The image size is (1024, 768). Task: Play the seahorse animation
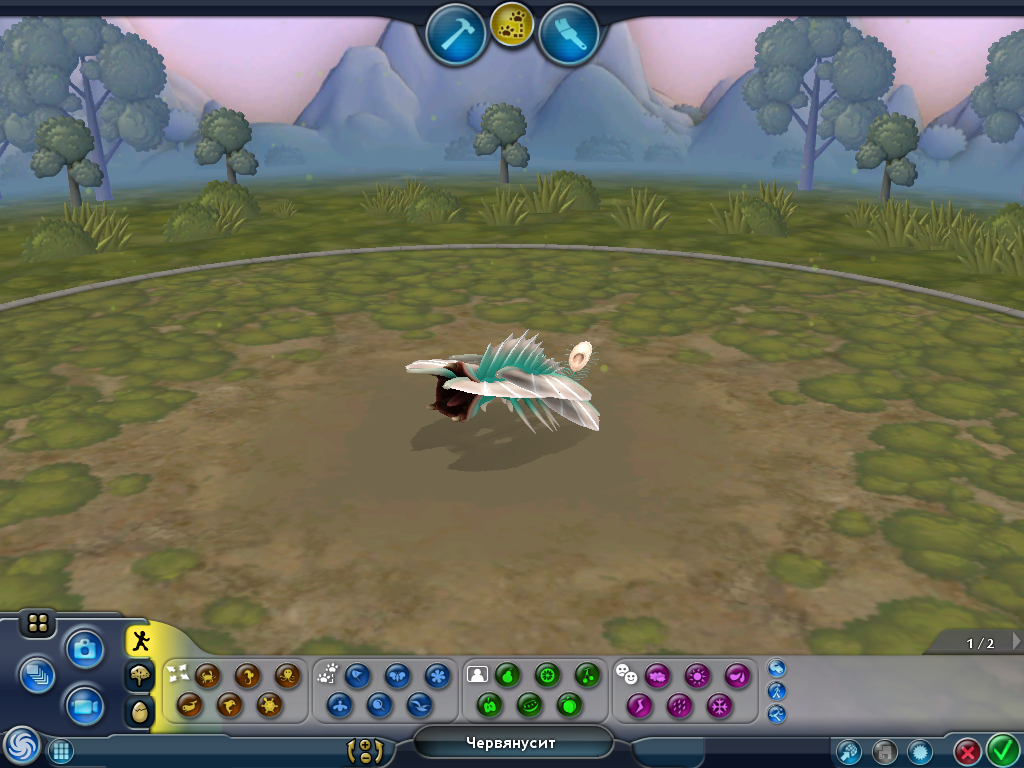pos(248,676)
